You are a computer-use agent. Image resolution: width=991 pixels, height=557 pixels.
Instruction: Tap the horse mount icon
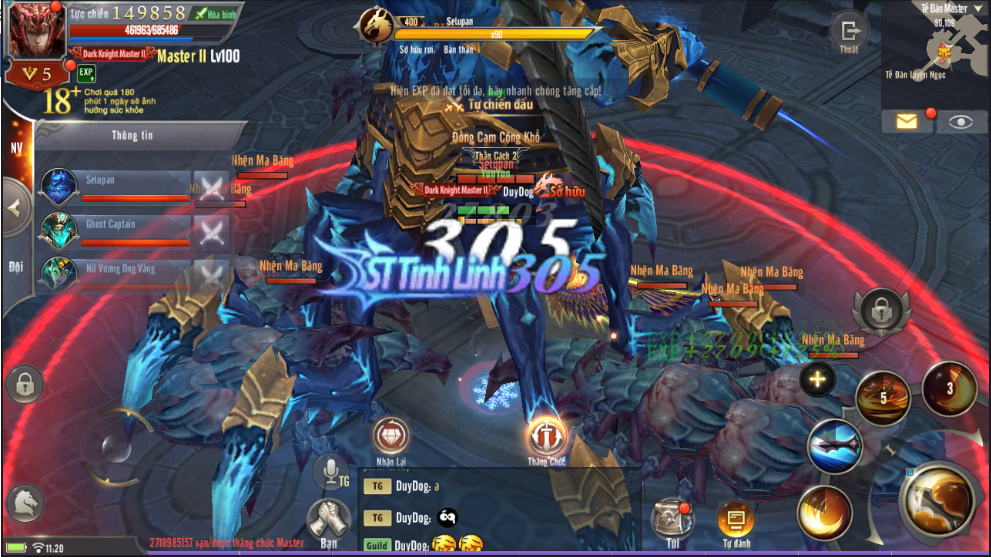click(x=25, y=500)
